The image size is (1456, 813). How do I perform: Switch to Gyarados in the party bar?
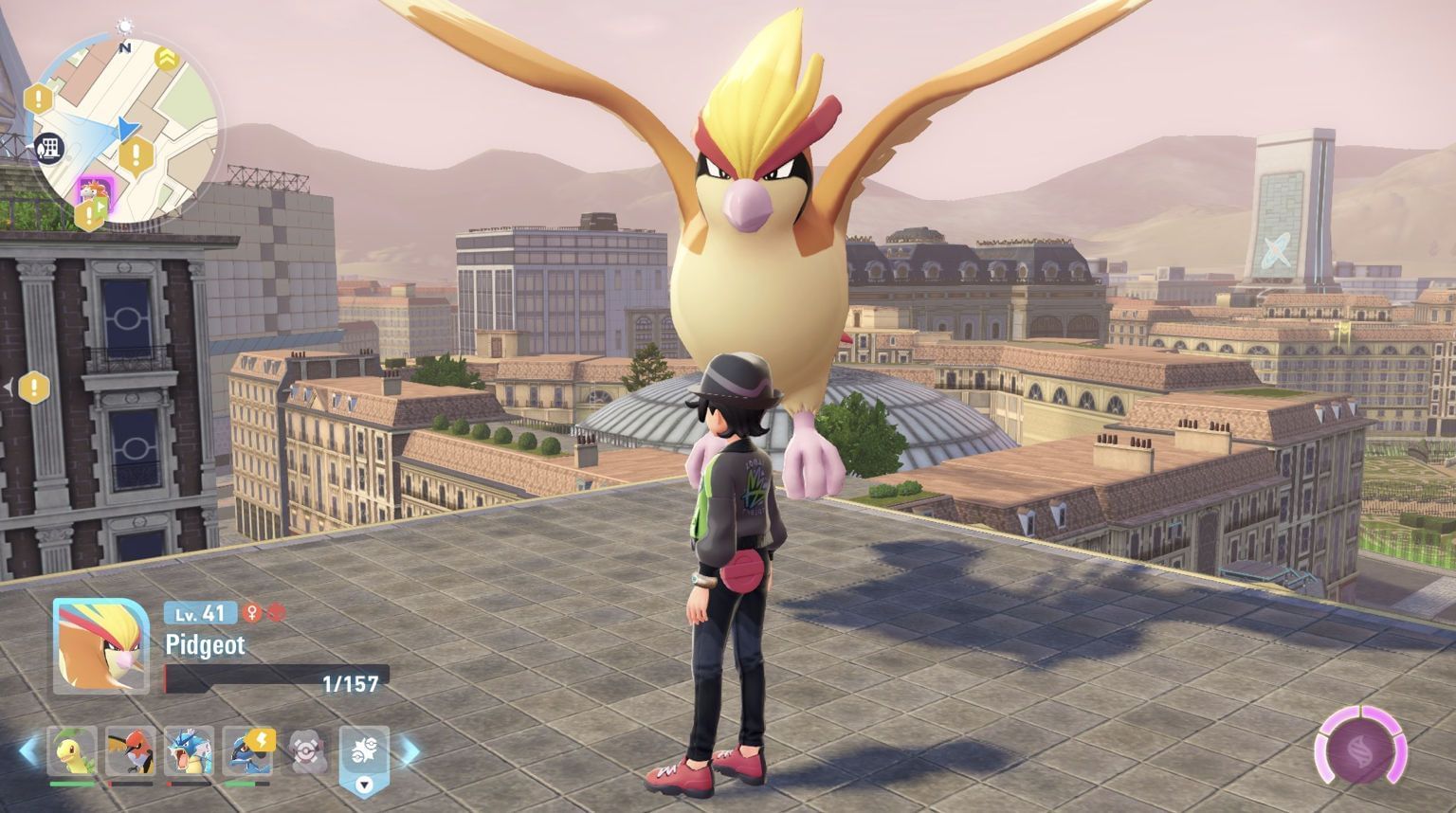tap(188, 751)
